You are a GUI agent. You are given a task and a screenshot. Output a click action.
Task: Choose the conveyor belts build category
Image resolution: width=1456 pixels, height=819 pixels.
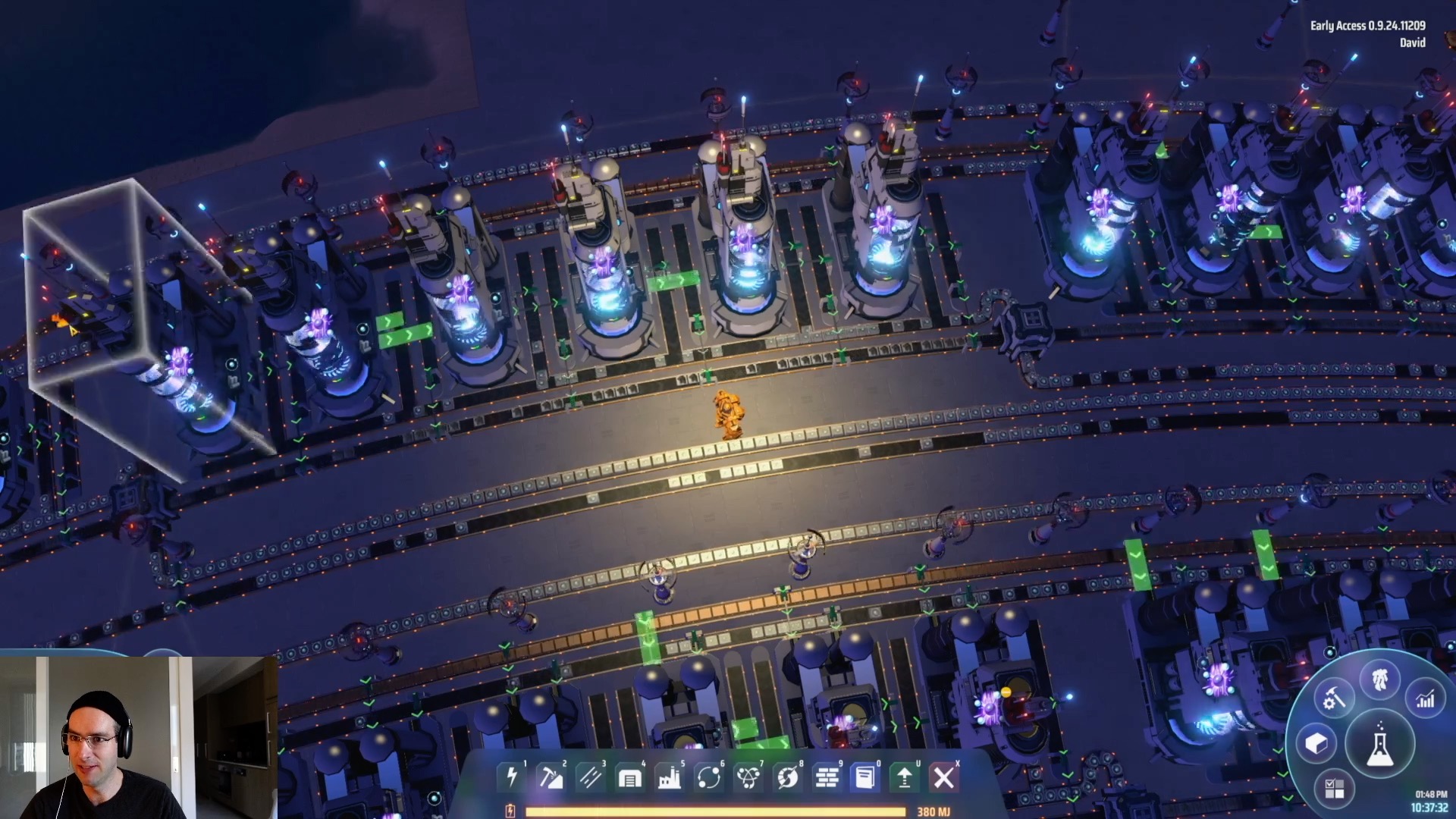click(591, 777)
